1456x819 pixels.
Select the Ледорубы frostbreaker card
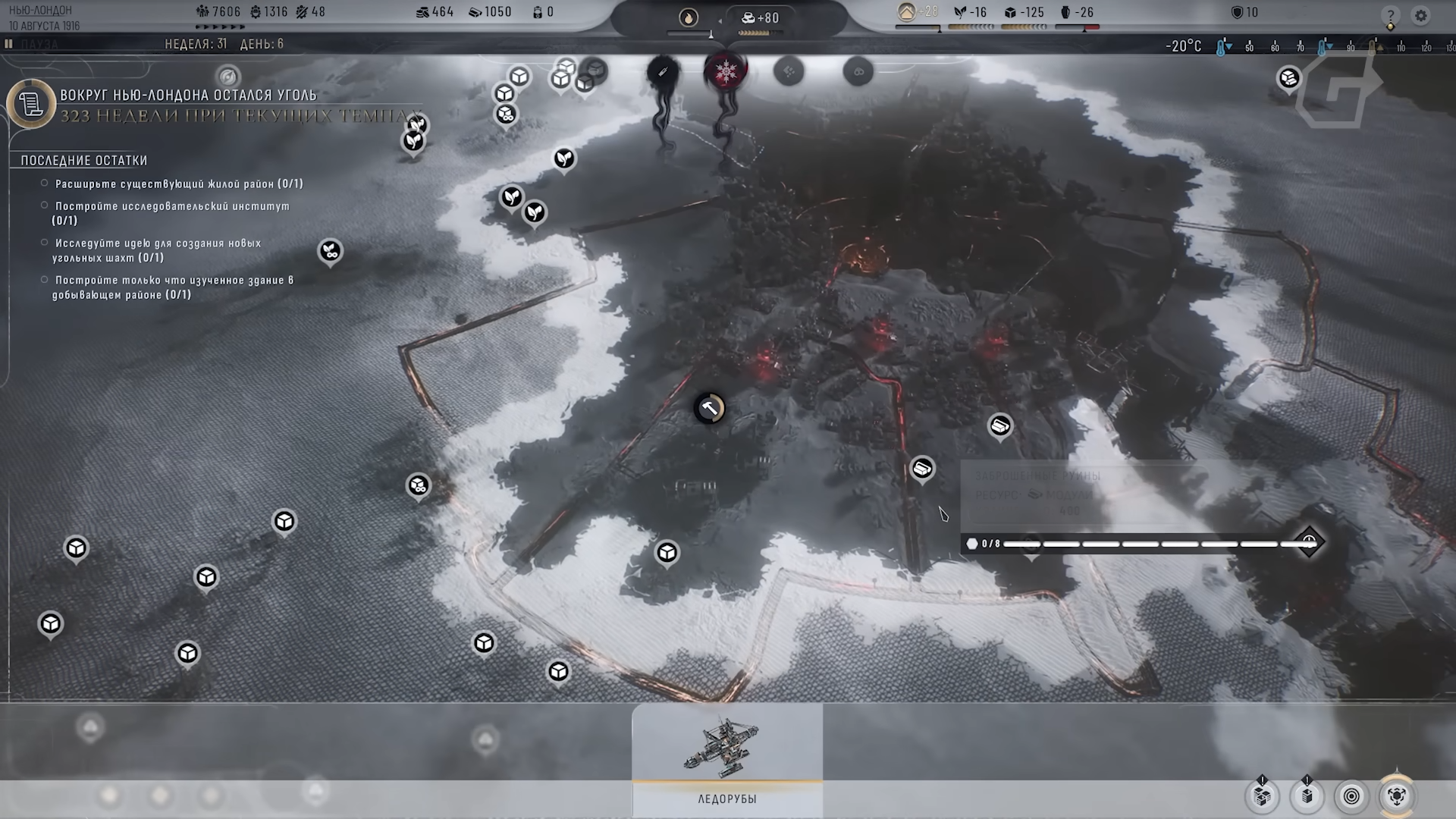[726, 759]
